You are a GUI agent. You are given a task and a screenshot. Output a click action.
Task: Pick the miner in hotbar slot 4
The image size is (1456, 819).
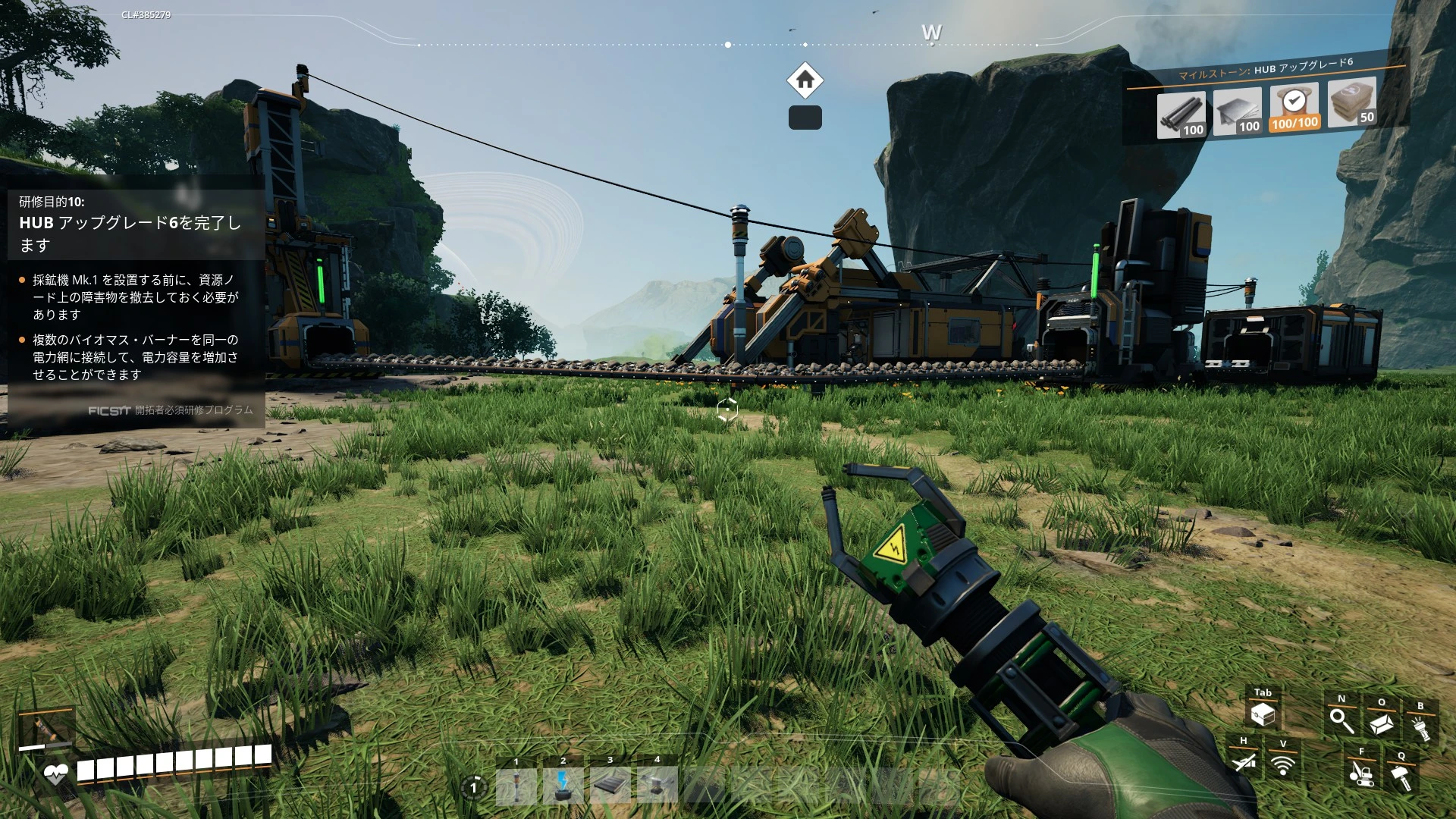click(657, 786)
